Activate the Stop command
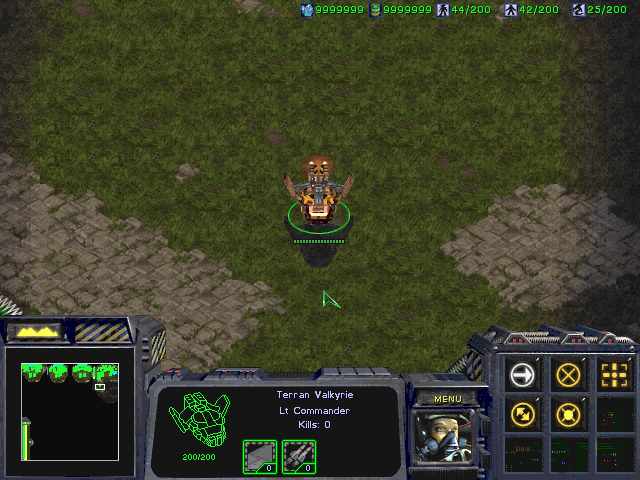The image size is (640, 480). (569, 375)
